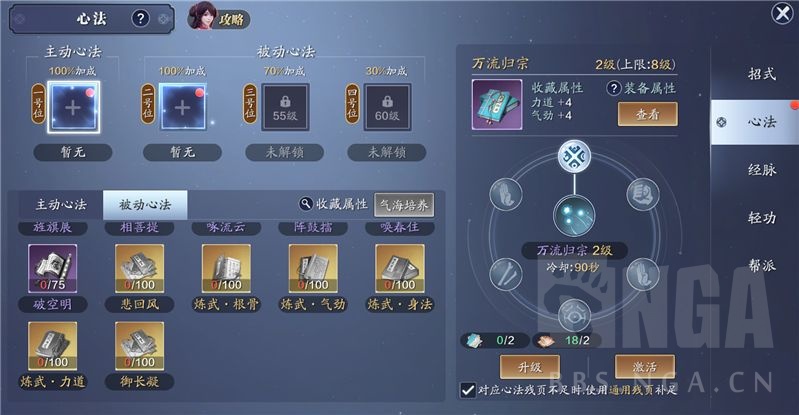
Task: Click the question mark help beside 心法
Action: [x=140, y=18]
